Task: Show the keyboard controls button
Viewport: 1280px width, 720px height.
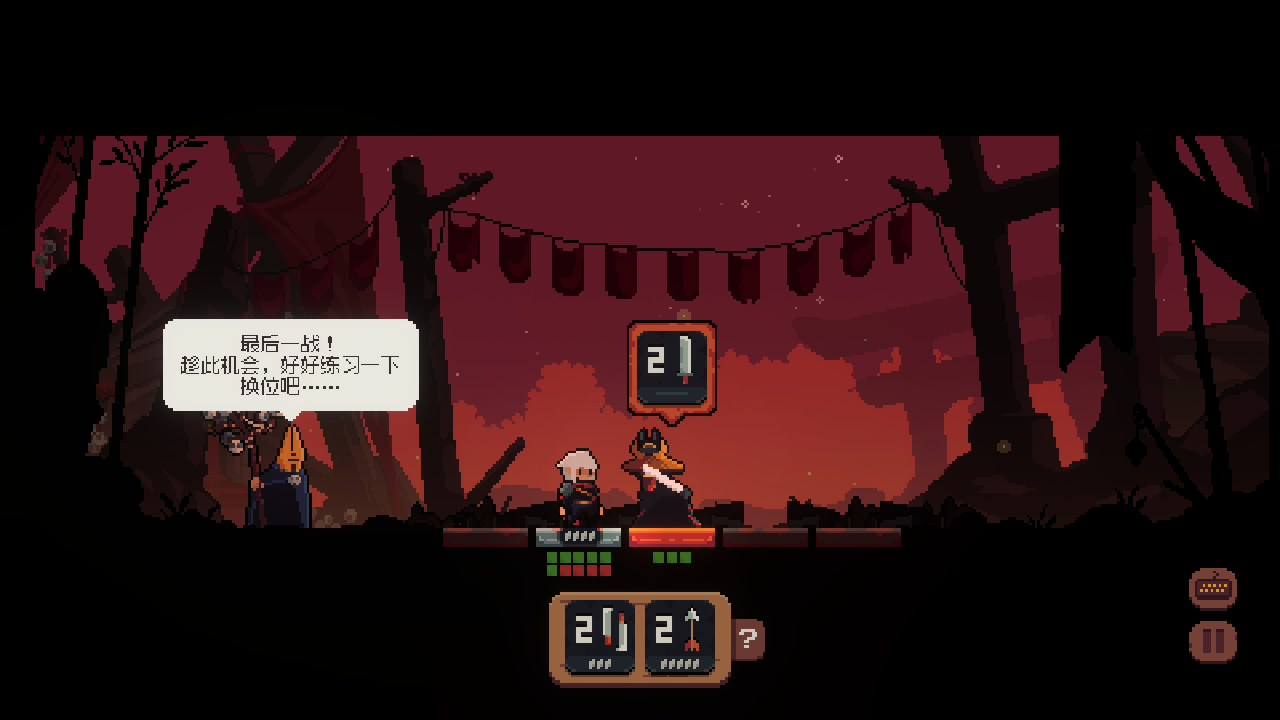Action: coord(1213,588)
